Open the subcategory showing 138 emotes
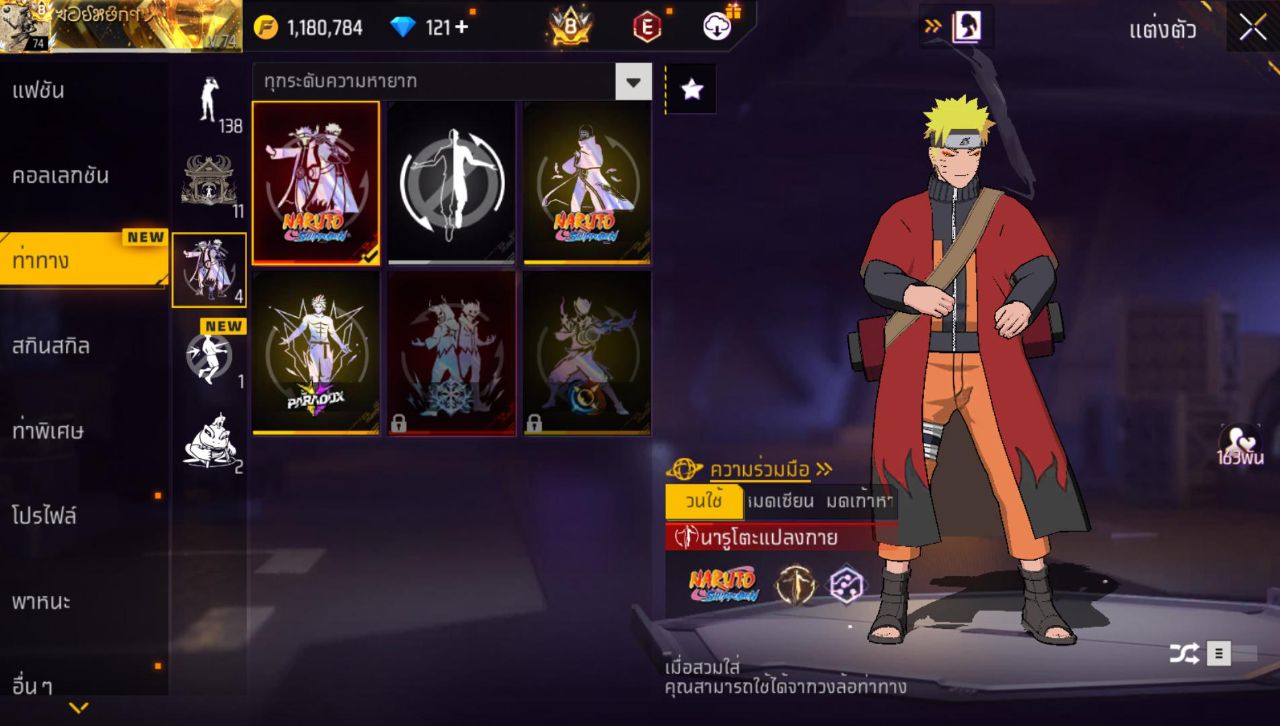 (x=209, y=102)
